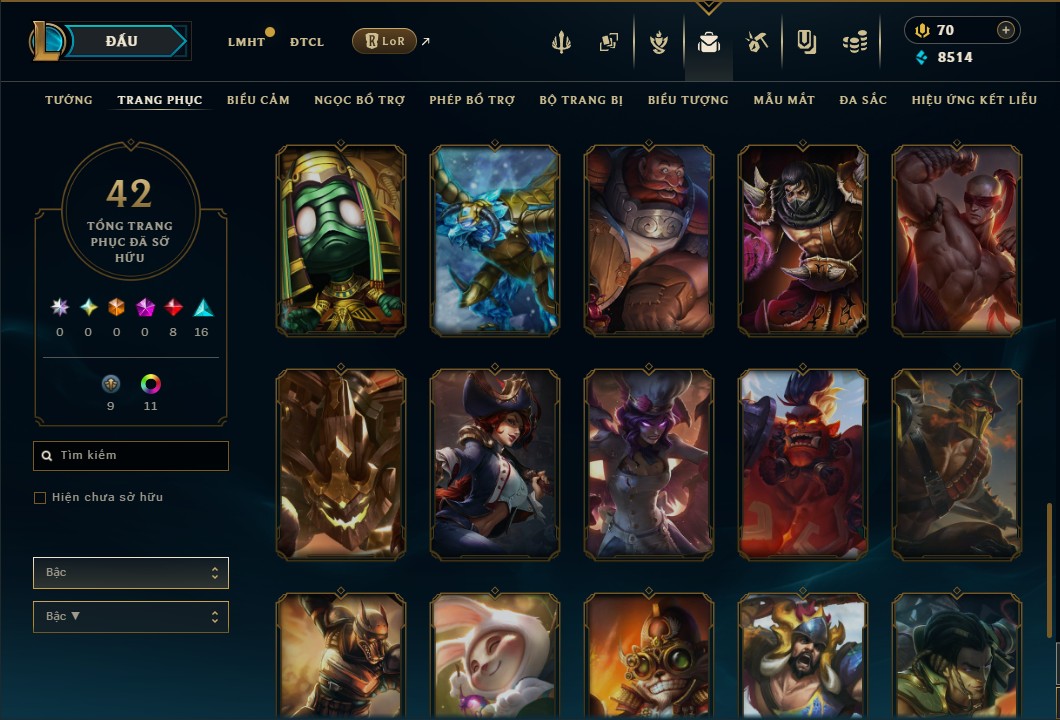Open the LoR external link
The width and height of the screenshot is (1060, 720).
pos(386,41)
